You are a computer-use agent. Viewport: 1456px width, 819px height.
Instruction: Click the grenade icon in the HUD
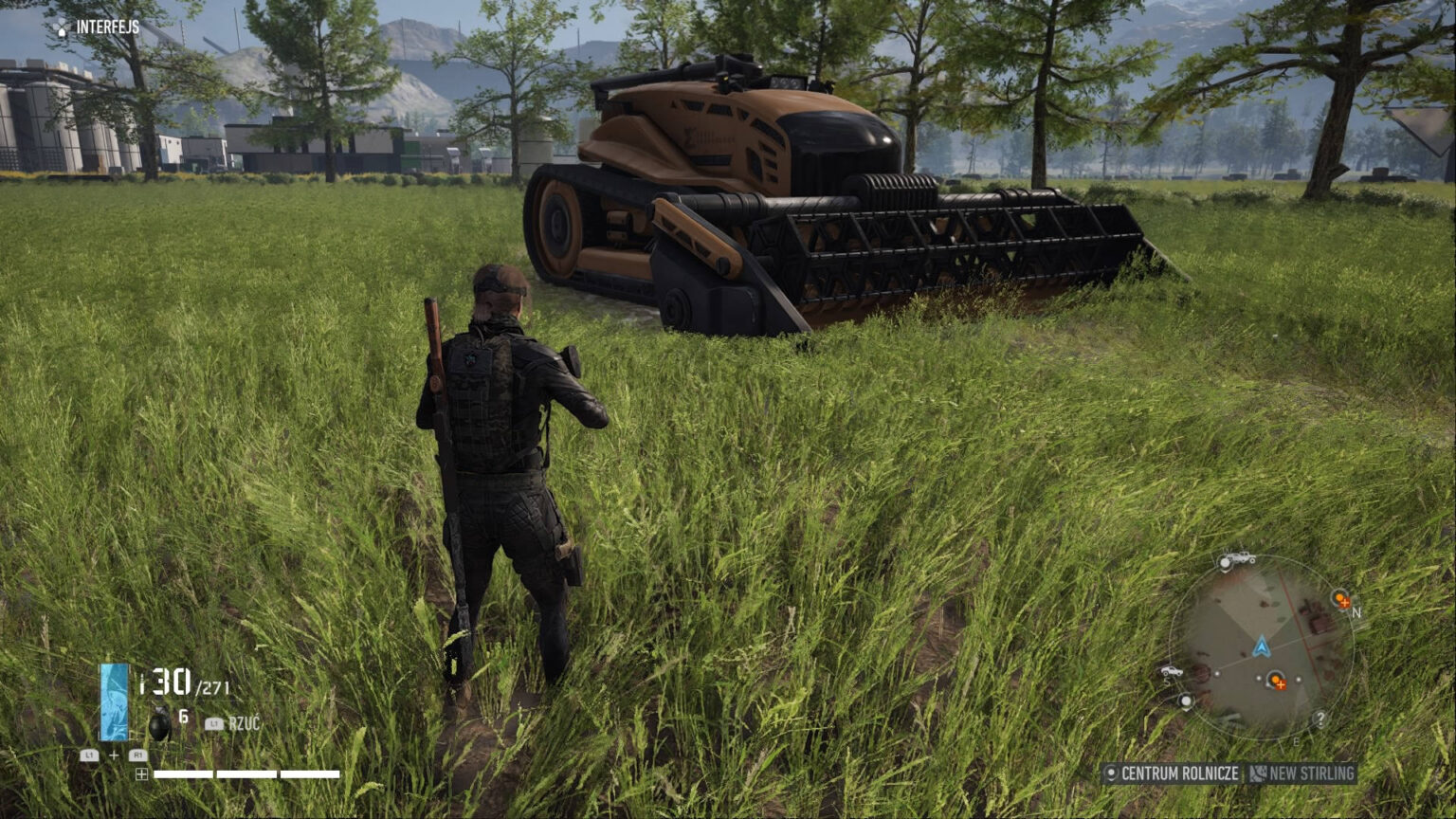[160, 722]
